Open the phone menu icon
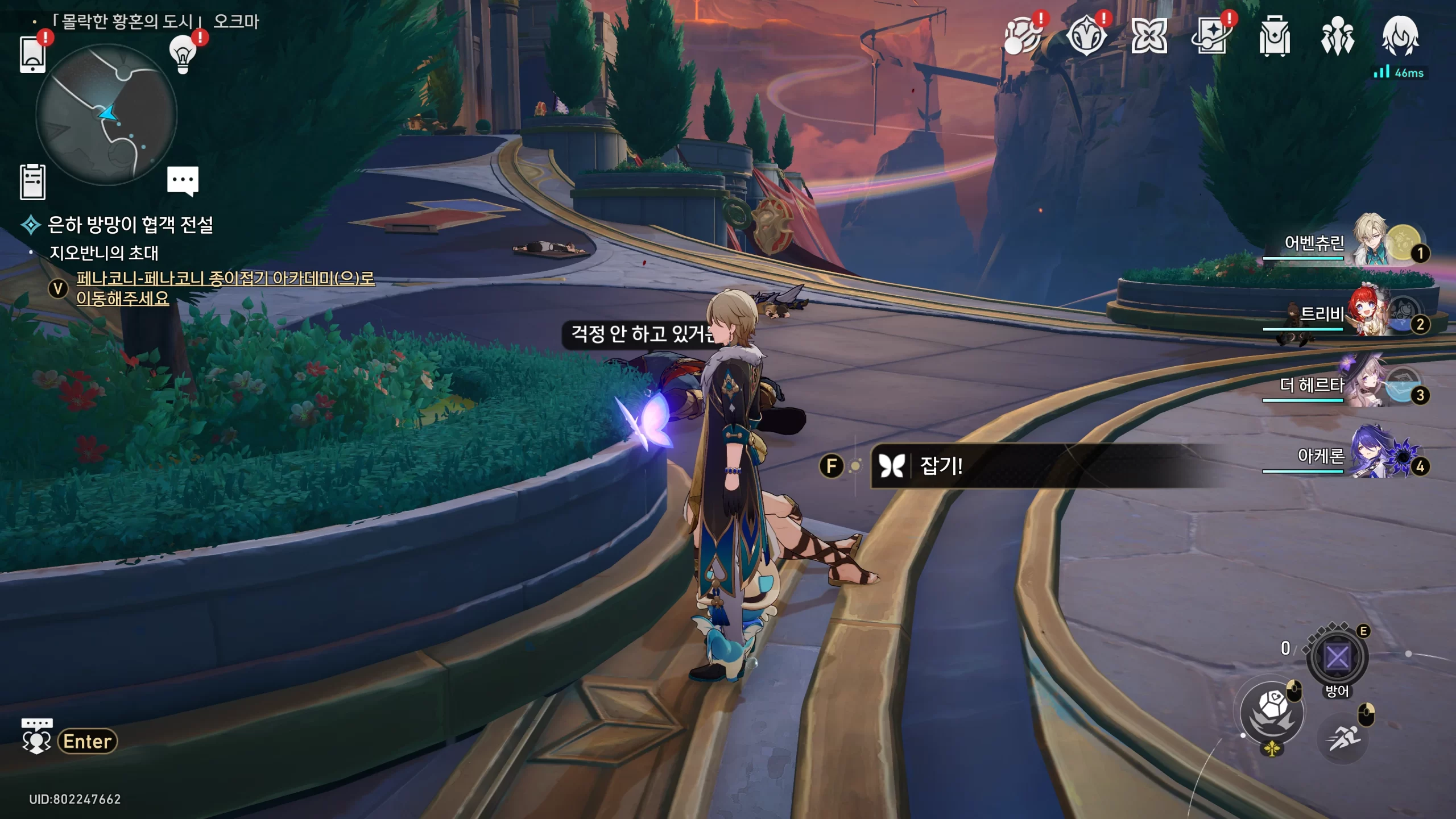This screenshot has height=819, width=1456. click(32, 54)
